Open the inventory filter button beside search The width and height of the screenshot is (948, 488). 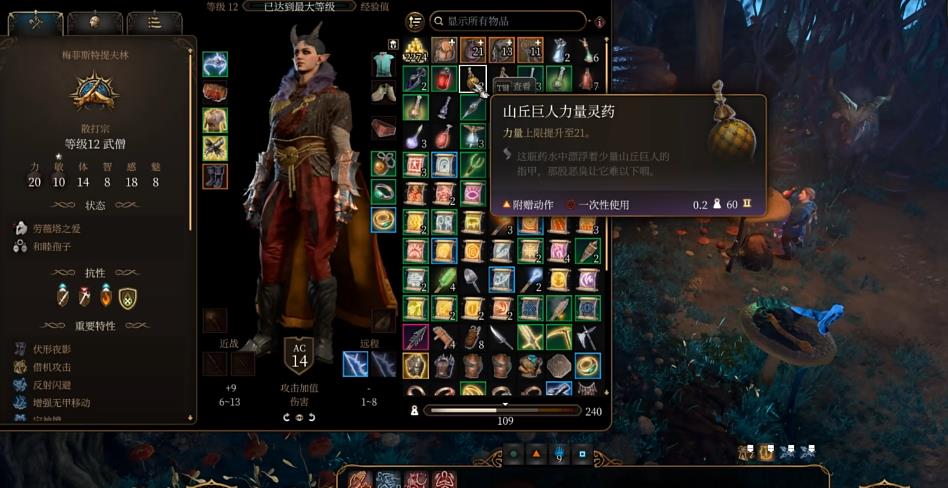(x=415, y=21)
